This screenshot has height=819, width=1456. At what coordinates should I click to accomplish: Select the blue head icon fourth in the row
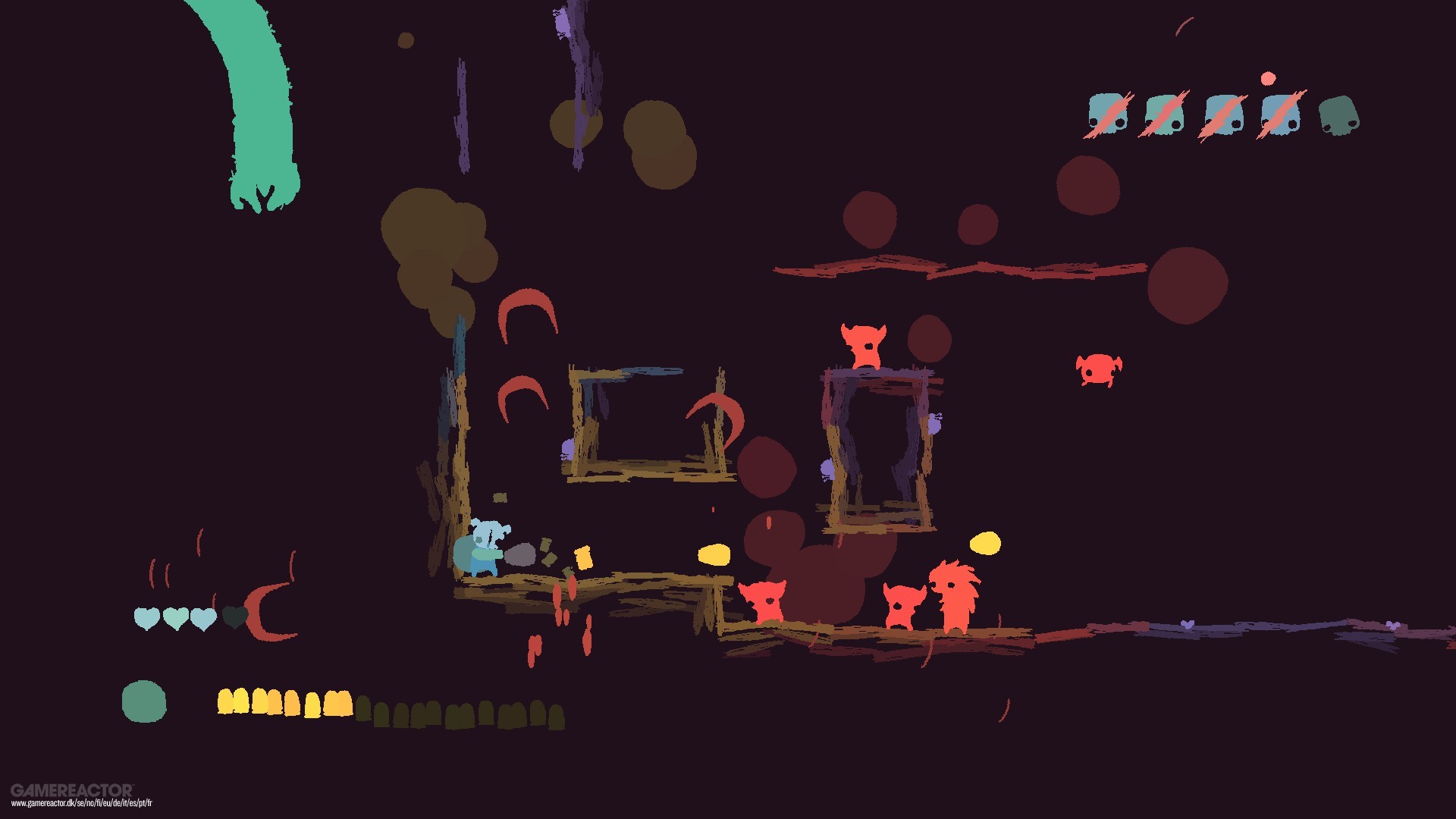[1282, 115]
